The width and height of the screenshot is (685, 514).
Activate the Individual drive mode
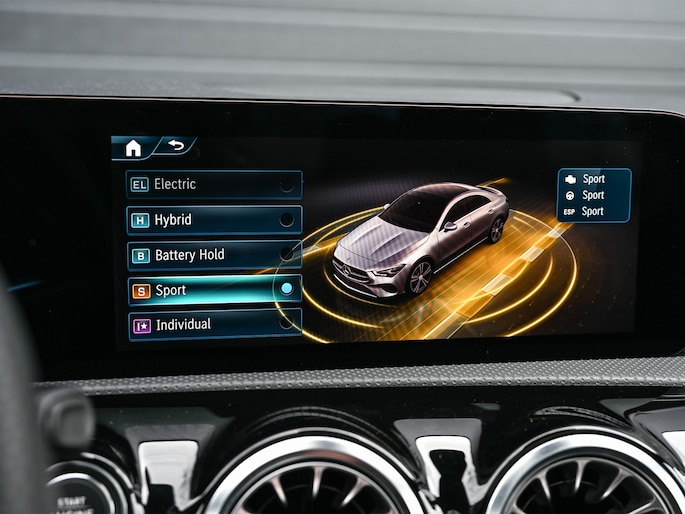pyautogui.click(x=214, y=324)
